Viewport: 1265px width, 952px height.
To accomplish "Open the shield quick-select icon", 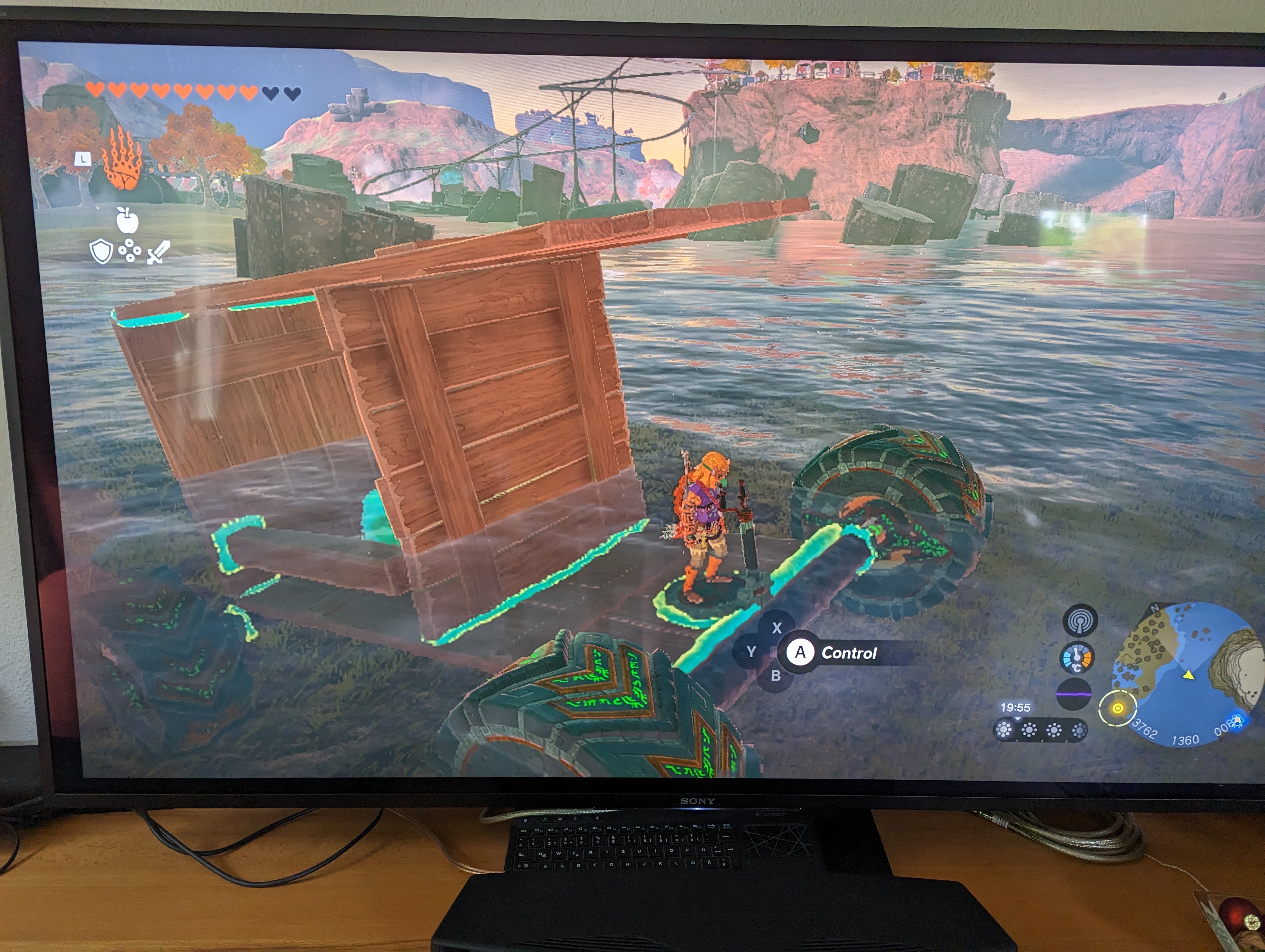I will (101, 251).
